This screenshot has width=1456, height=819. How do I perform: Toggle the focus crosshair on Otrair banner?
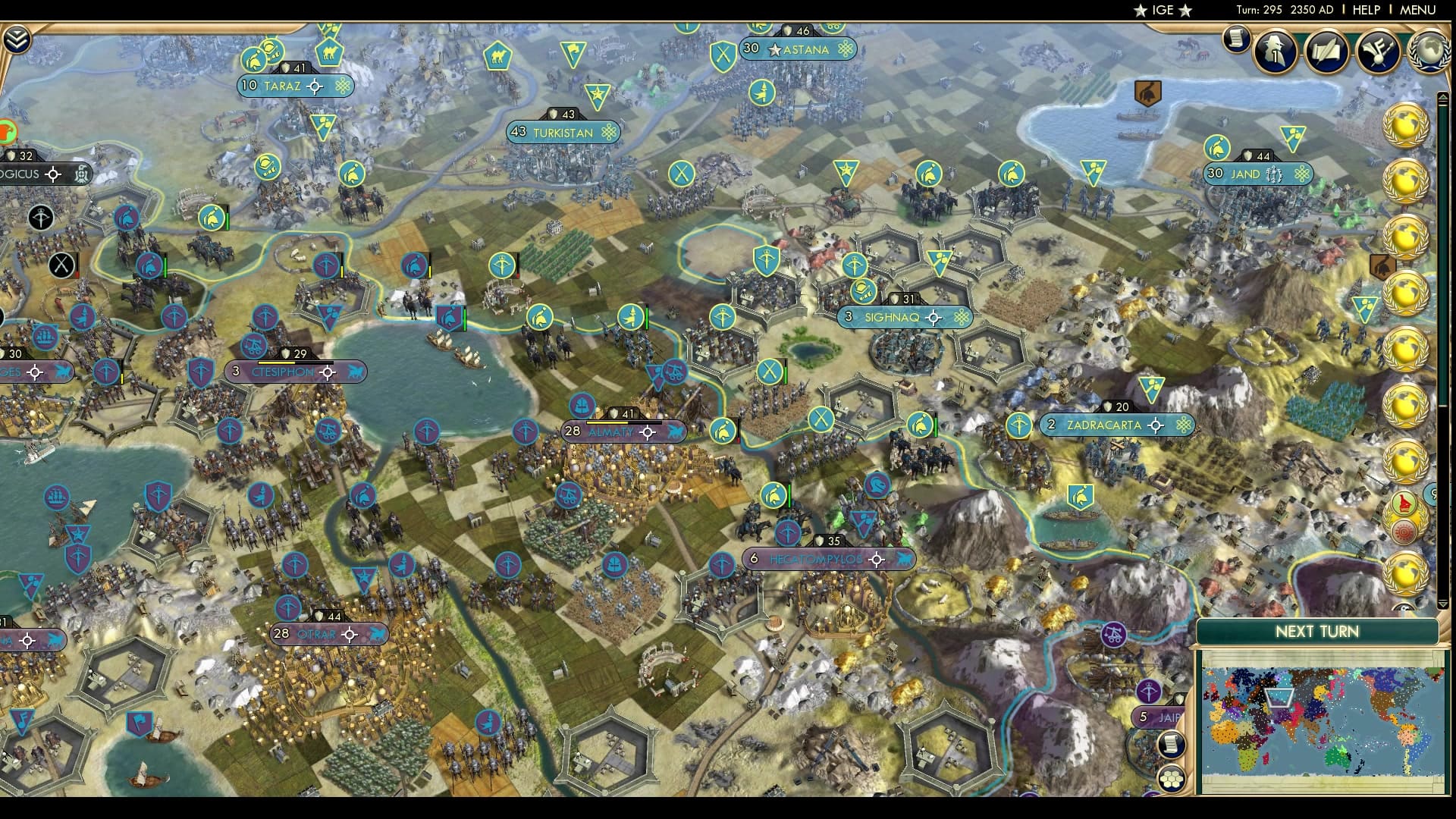[x=348, y=633]
